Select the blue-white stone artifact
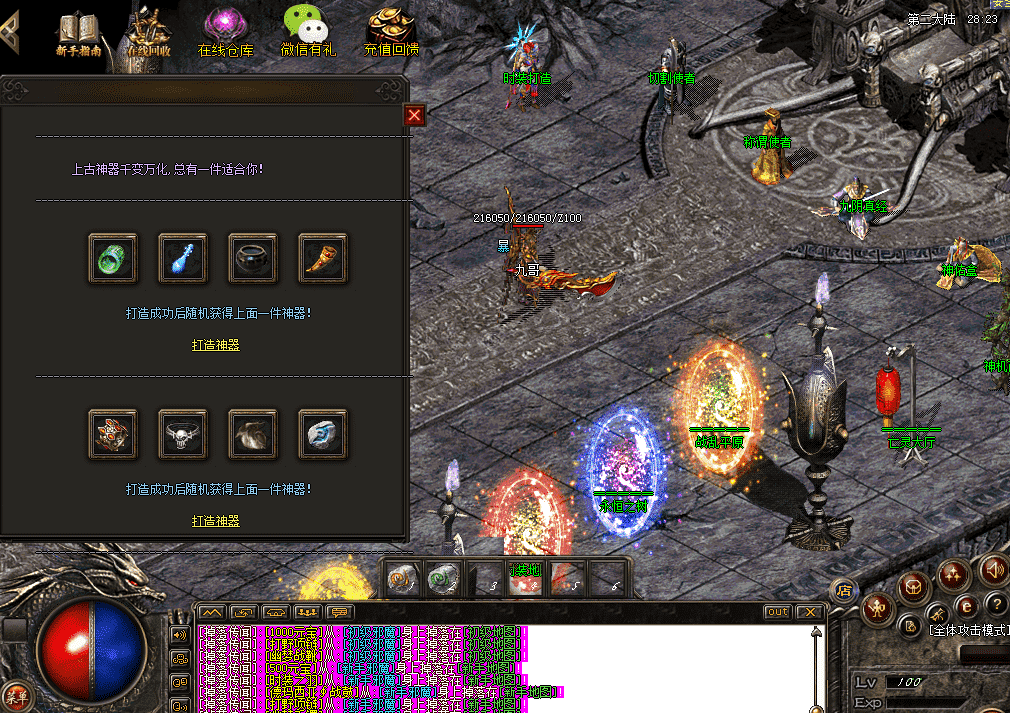This screenshot has width=1010, height=713. click(323, 434)
